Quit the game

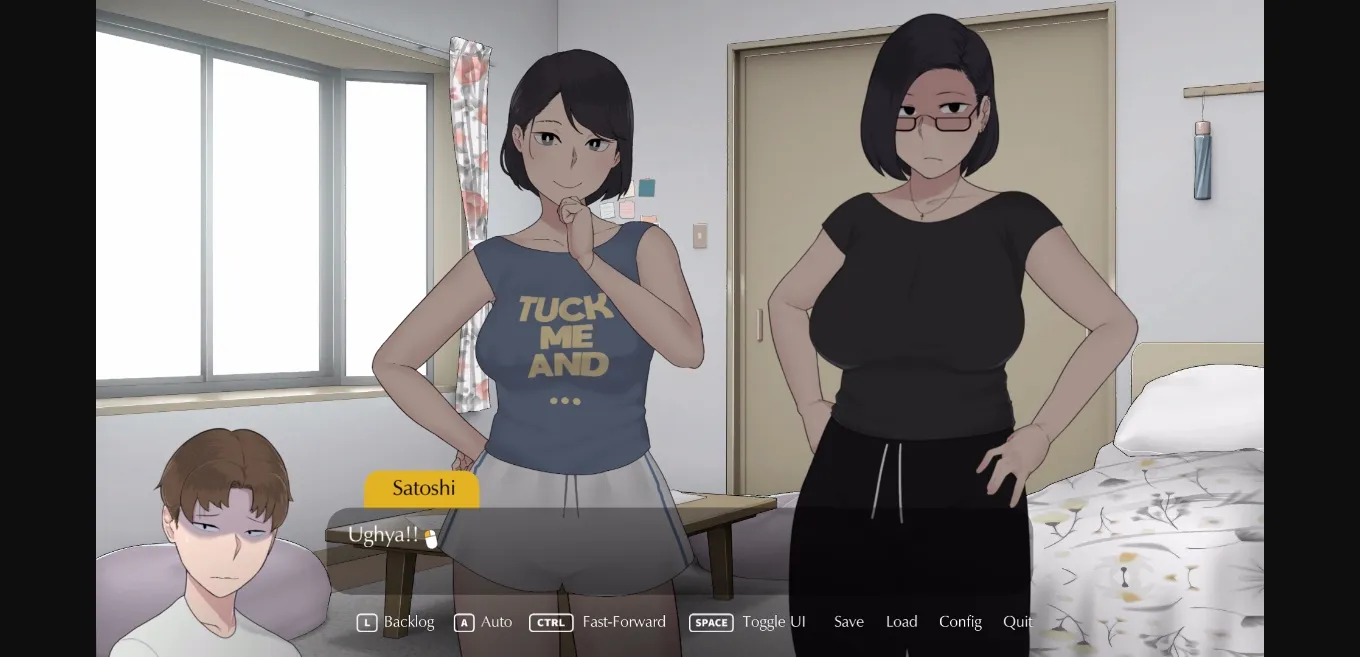click(x=1017, y=622)
